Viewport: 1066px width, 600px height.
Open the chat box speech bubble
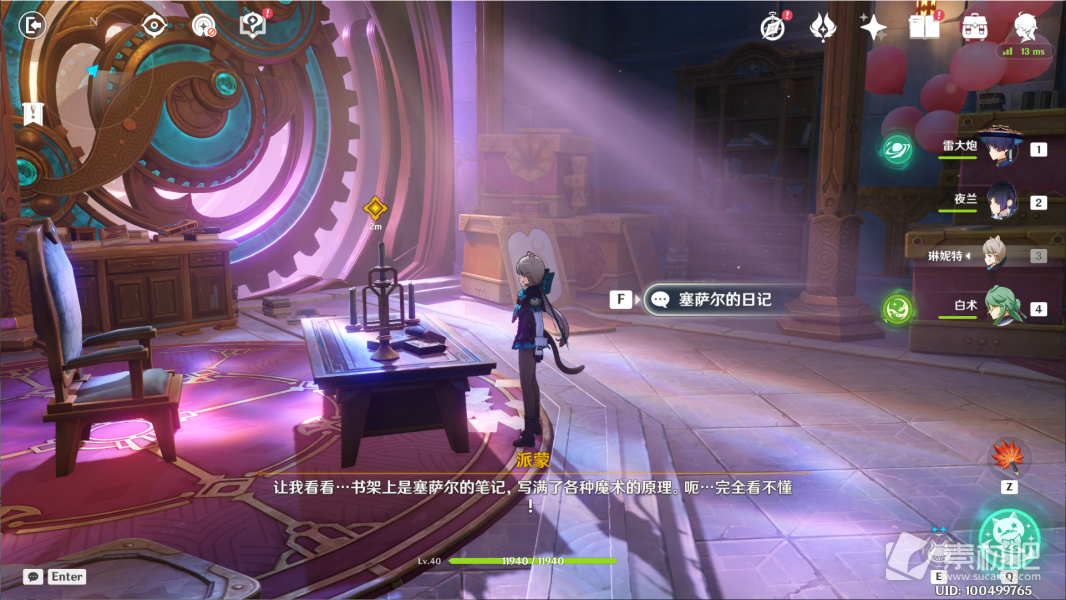tap(34, 577)
